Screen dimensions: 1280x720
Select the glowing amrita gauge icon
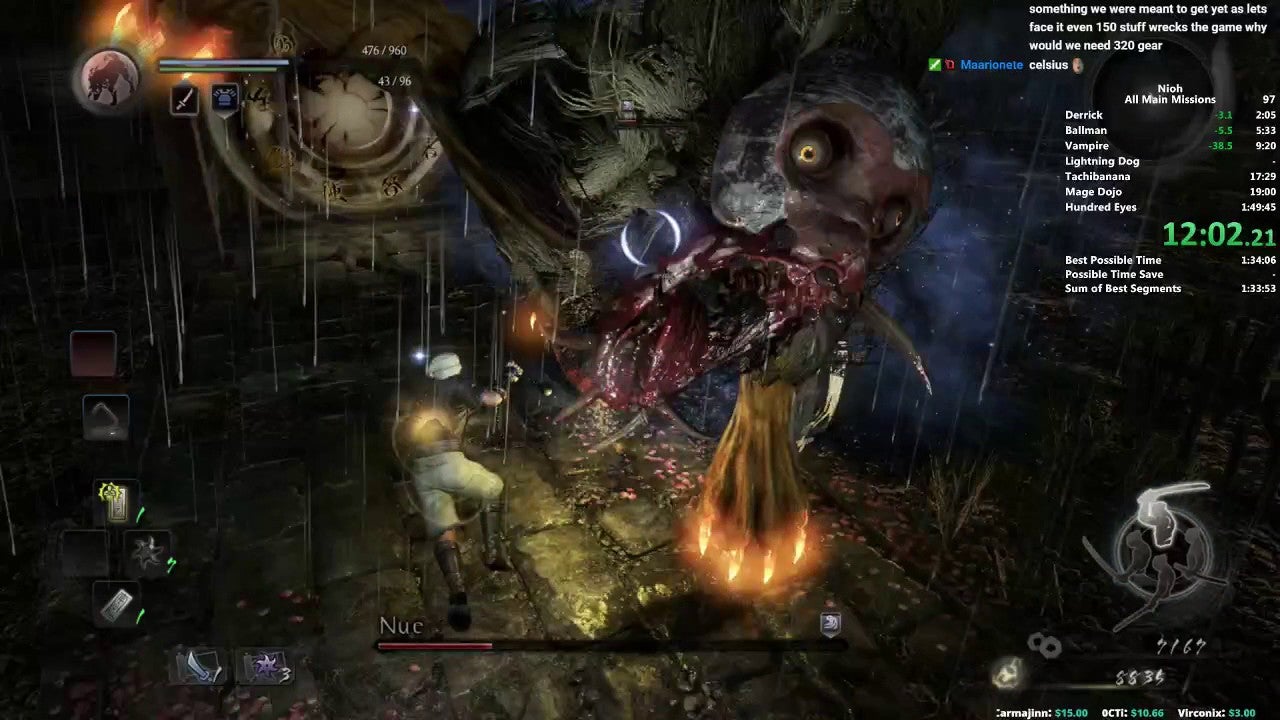(x=1008, y=676)
